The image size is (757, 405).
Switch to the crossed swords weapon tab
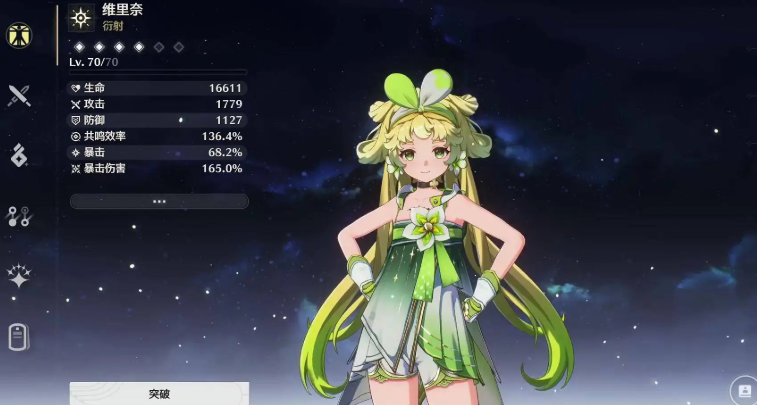tap(19, 96)
